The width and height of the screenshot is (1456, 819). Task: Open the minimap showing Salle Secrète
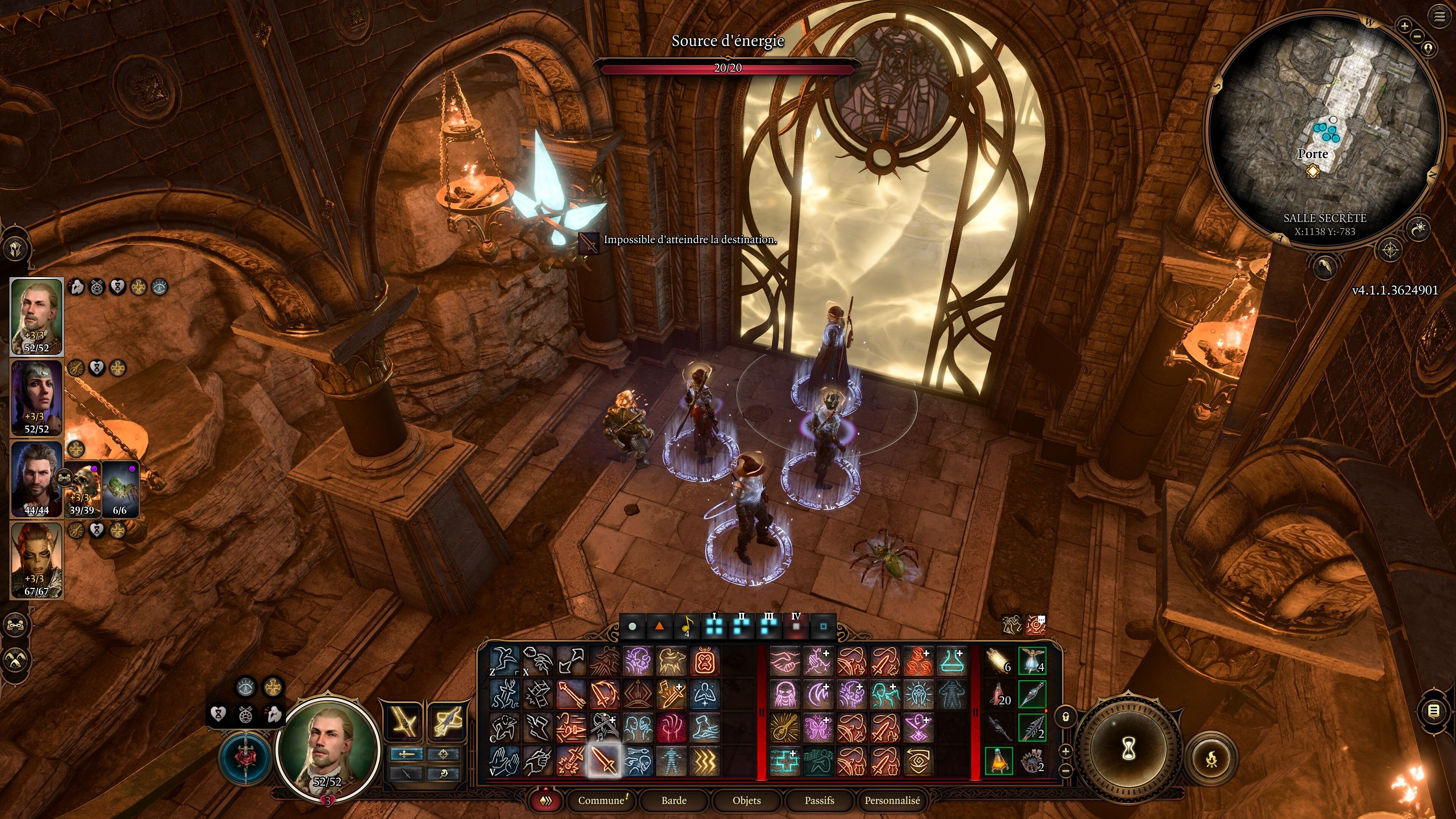tap(1323, 130)
